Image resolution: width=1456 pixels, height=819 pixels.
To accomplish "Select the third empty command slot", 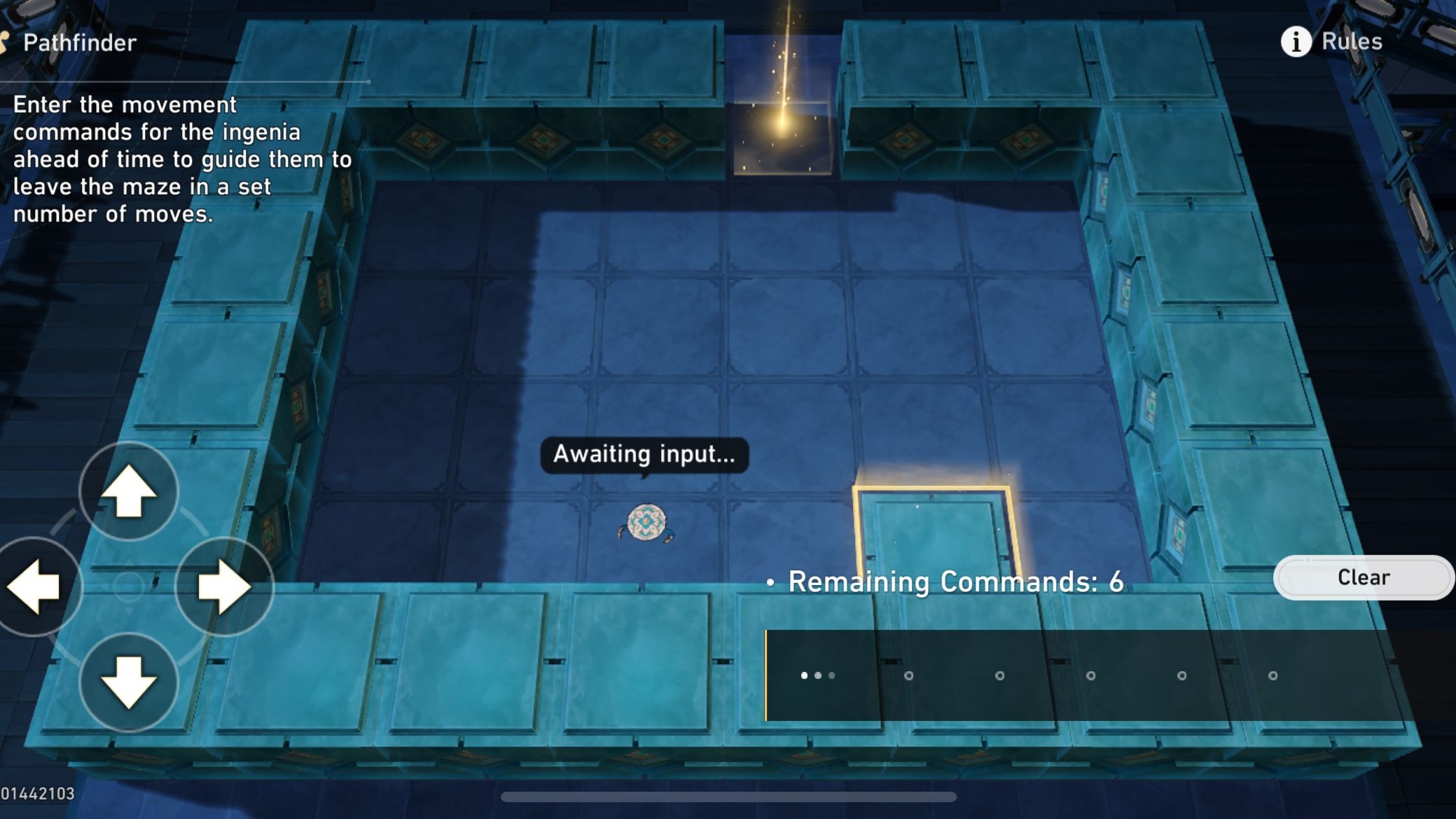I will point(999,675).
